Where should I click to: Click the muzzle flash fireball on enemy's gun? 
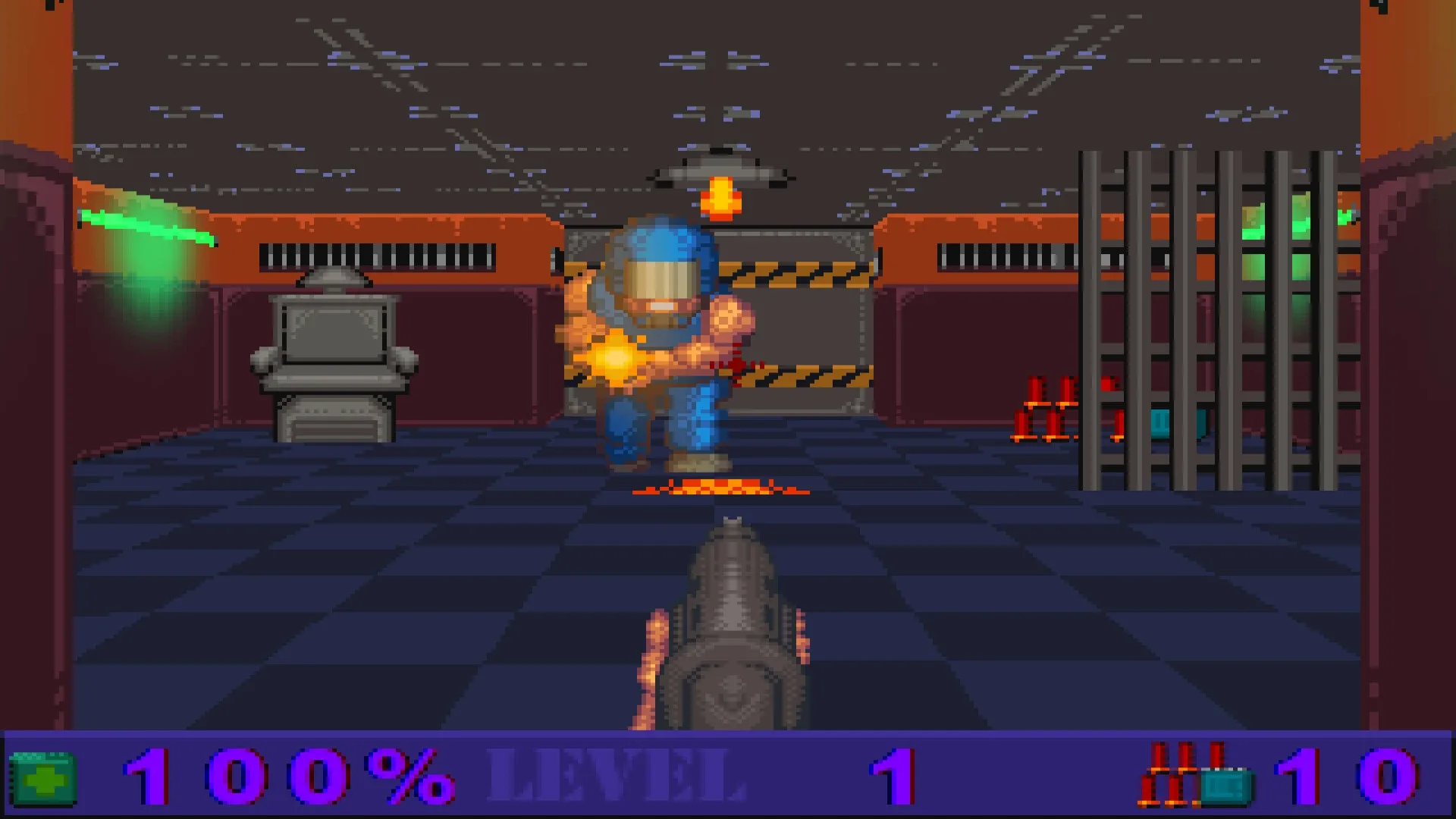point(614,356)
